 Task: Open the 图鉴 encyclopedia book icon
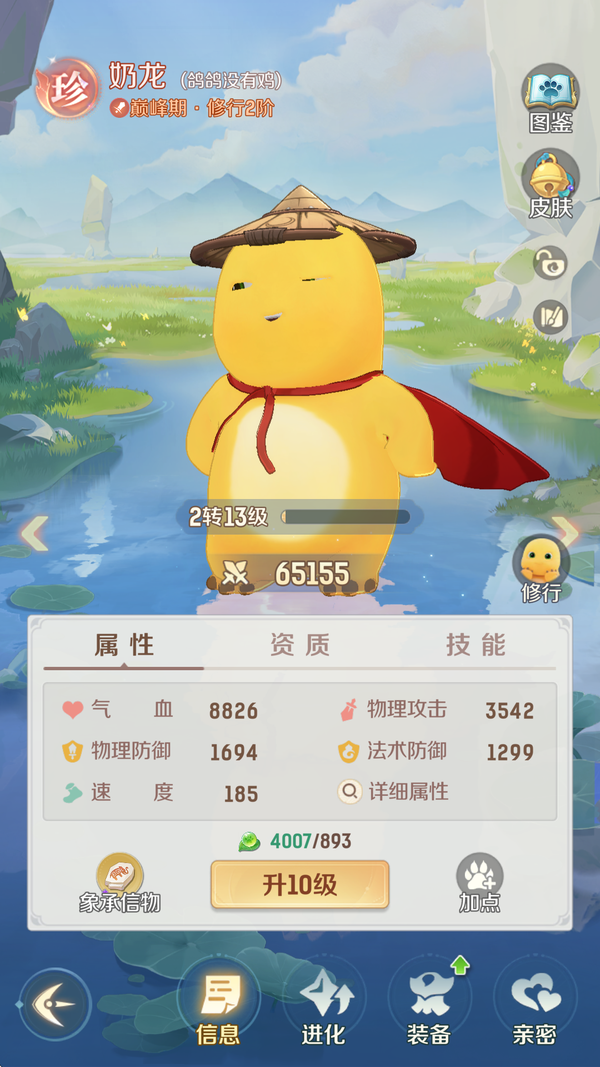click(550, 98)
